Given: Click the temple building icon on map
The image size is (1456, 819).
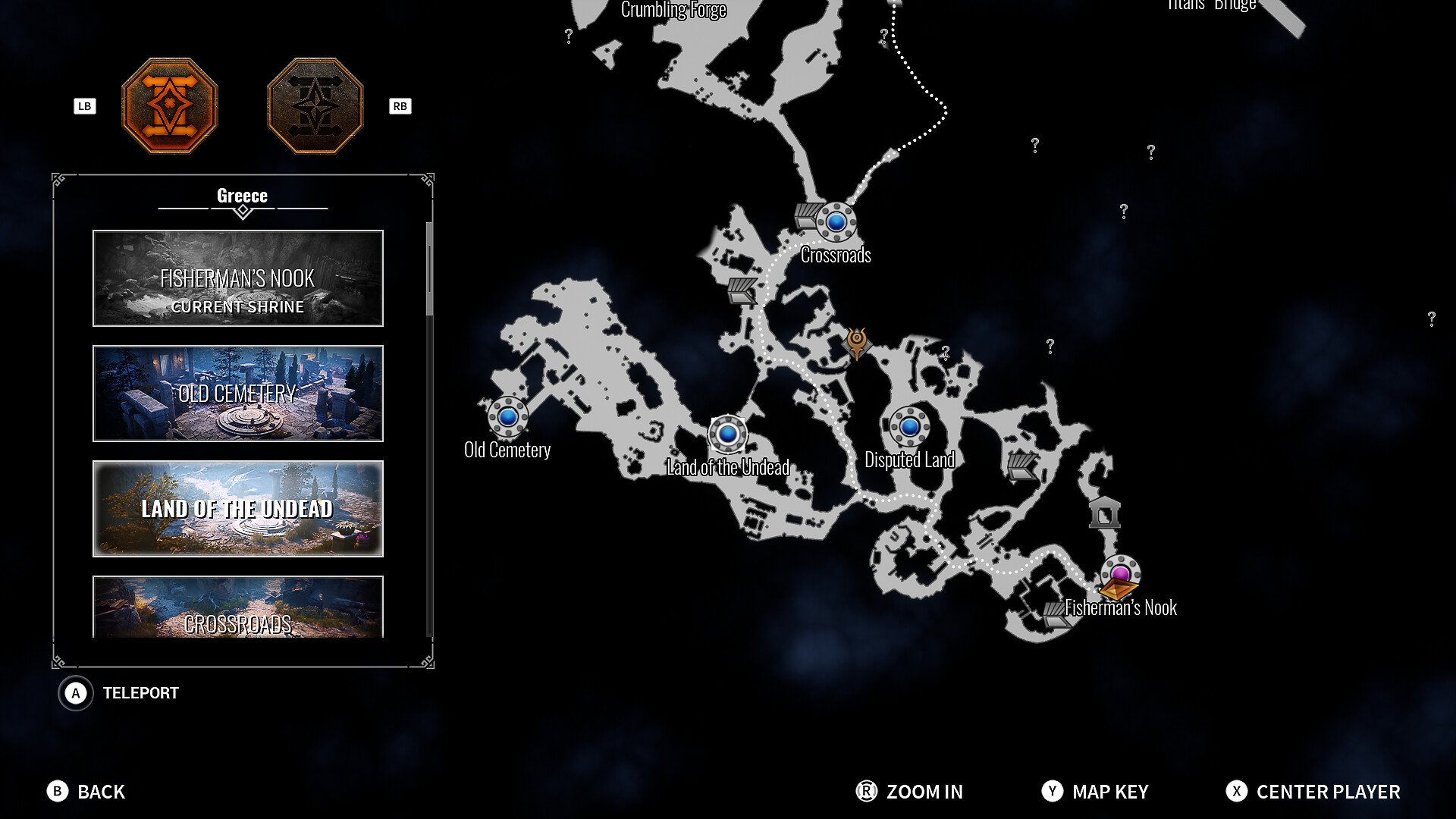Looking at the screenshot, I should (x=1104, y=513).
